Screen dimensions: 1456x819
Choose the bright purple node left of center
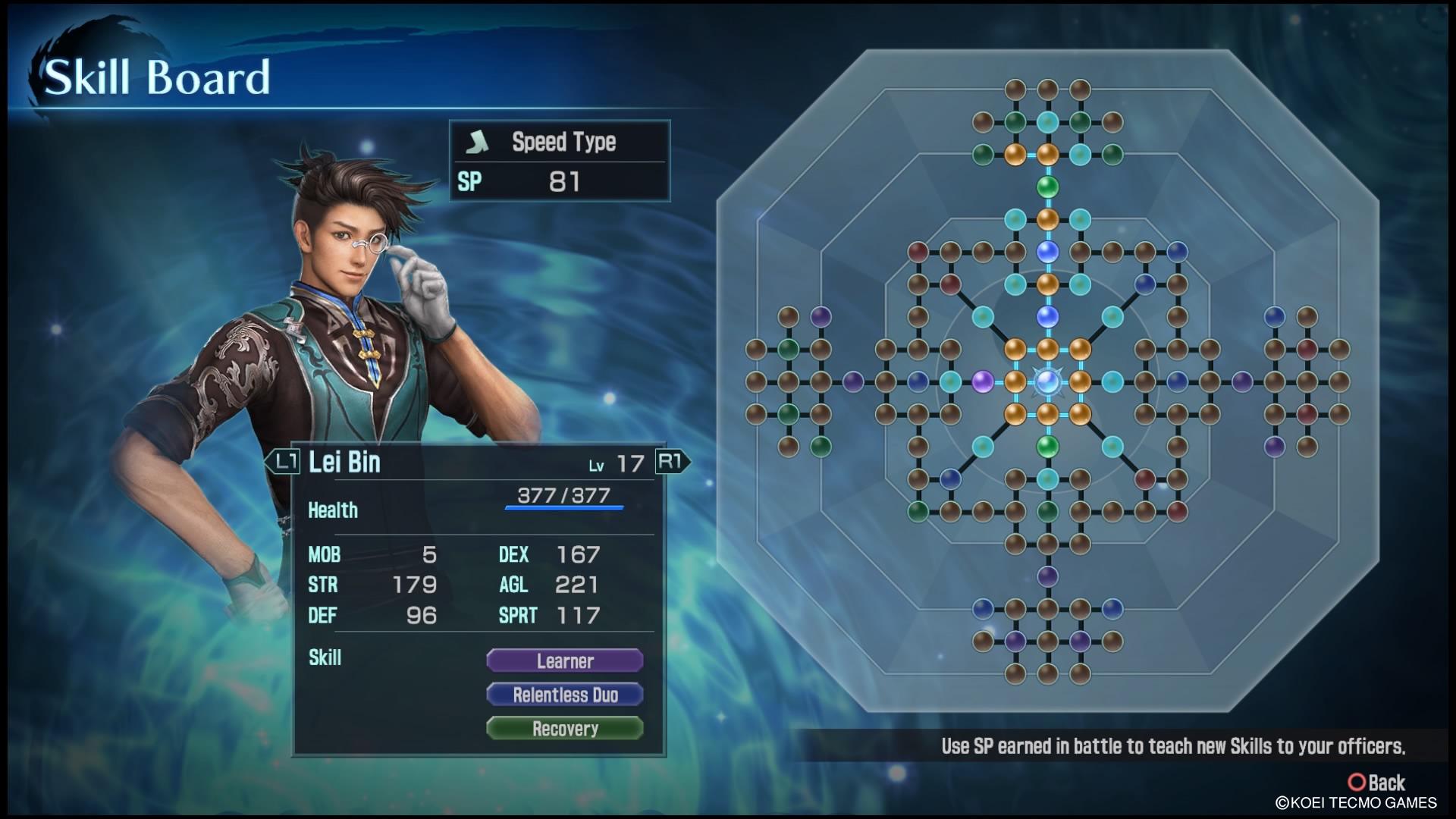[983, 381]
